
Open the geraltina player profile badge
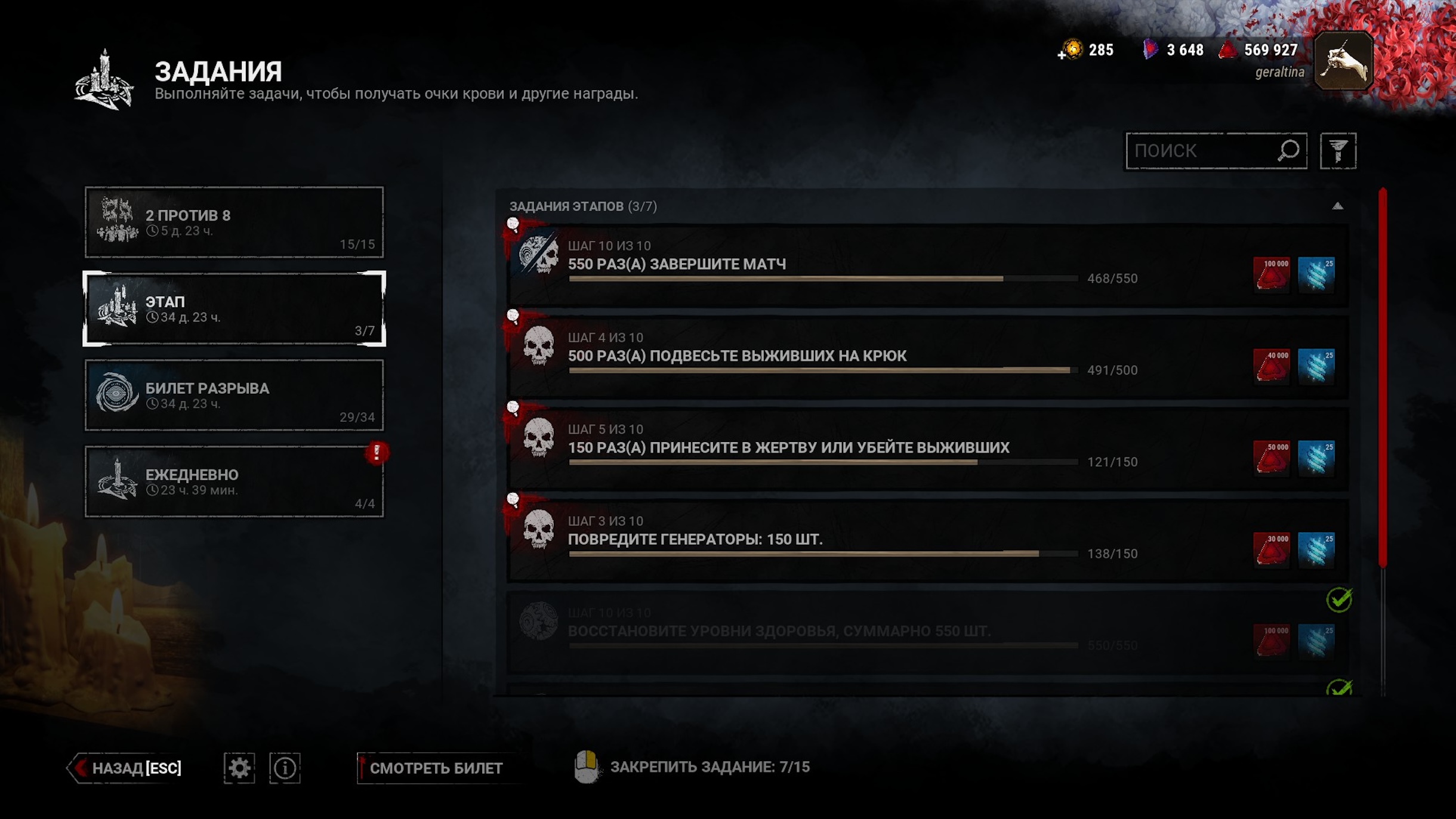[1343, 61]
